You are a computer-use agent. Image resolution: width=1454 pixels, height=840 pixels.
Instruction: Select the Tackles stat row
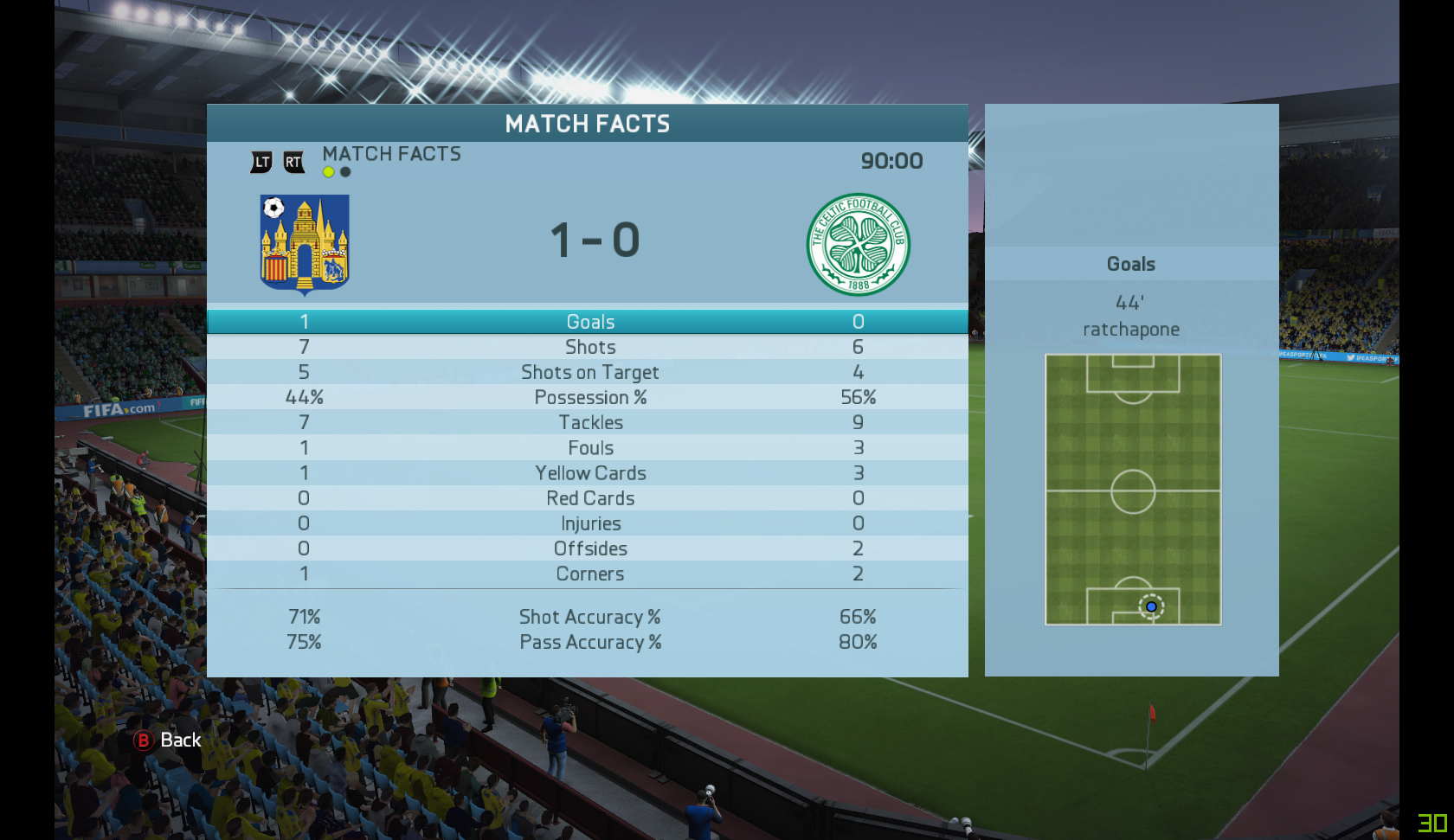(x=589, y=422)
